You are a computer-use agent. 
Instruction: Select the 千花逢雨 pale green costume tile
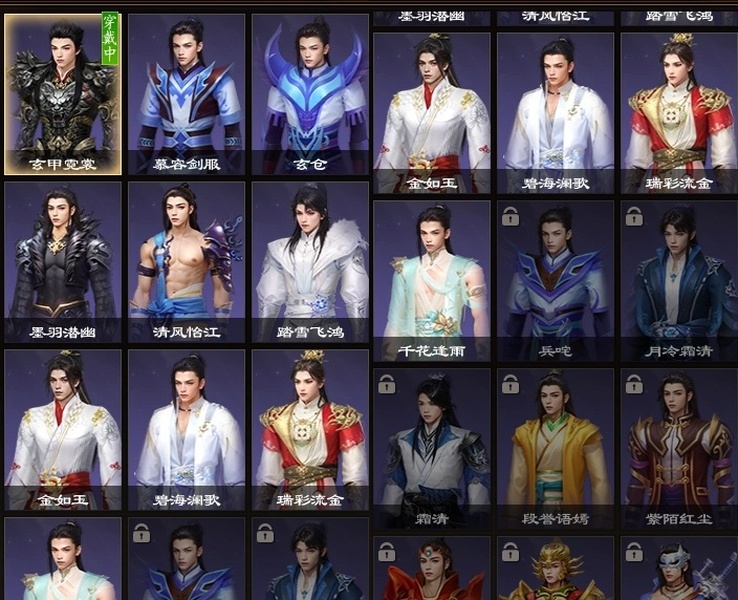432,280
